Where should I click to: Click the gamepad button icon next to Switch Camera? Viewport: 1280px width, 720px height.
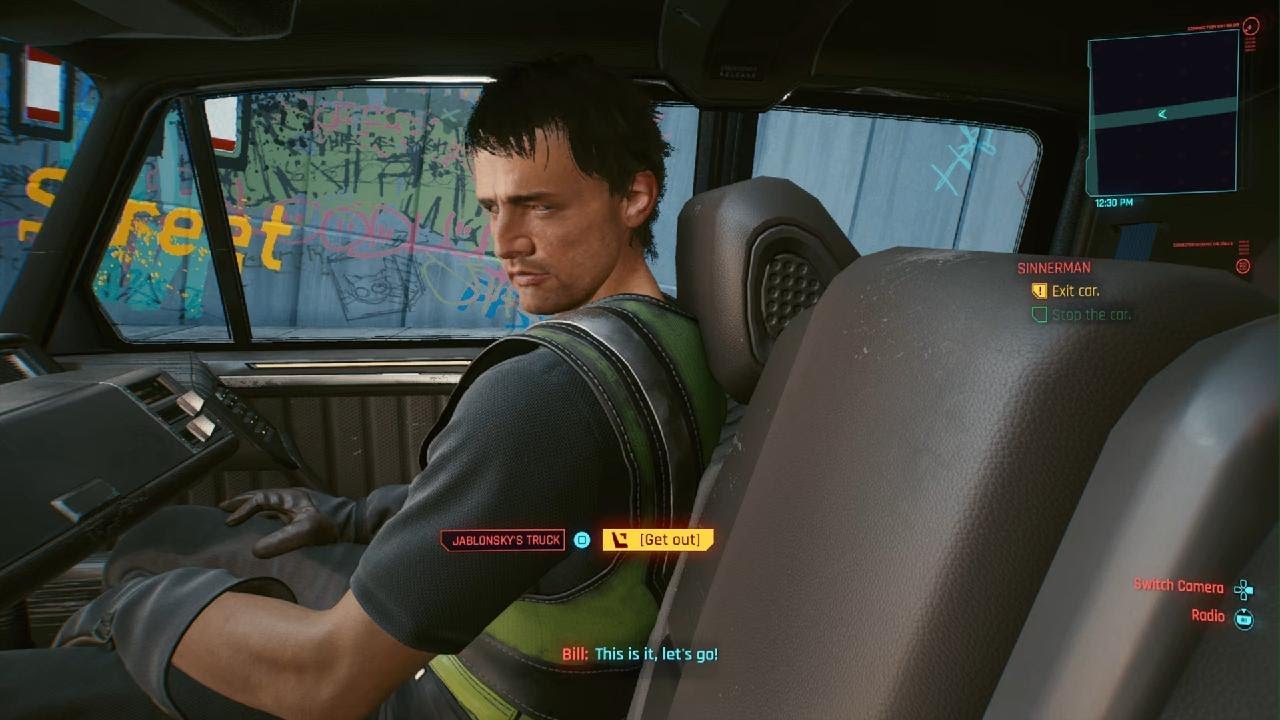pyautogui.click(x=1243, y=588)
